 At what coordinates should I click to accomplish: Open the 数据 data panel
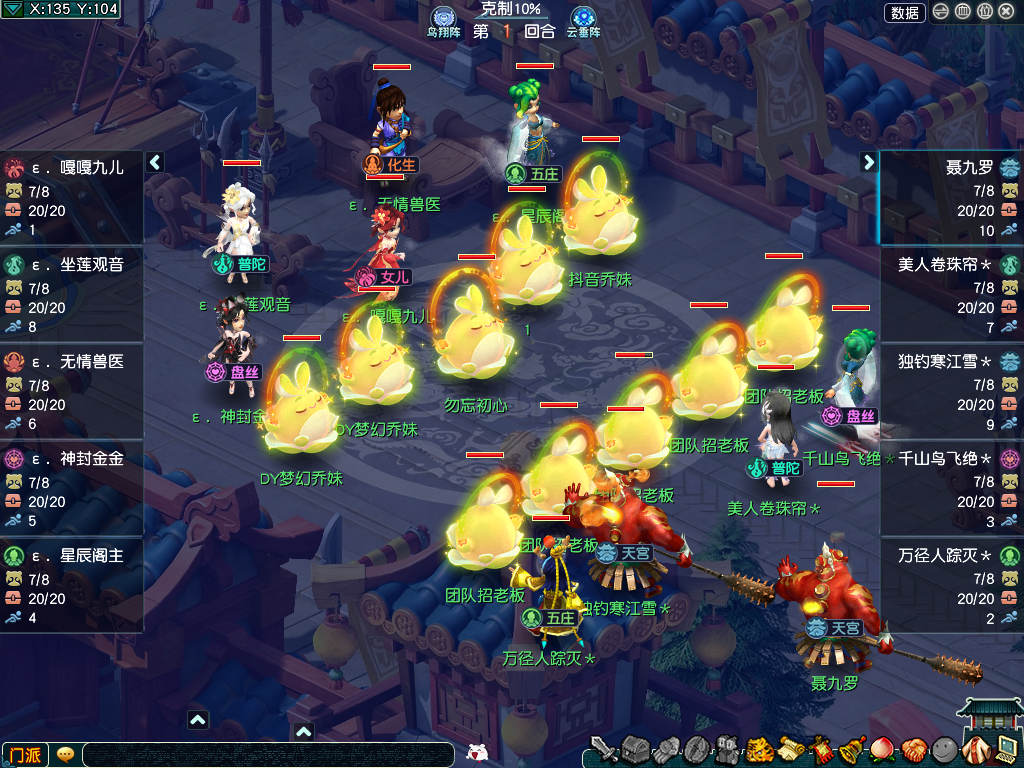(905, 12)
